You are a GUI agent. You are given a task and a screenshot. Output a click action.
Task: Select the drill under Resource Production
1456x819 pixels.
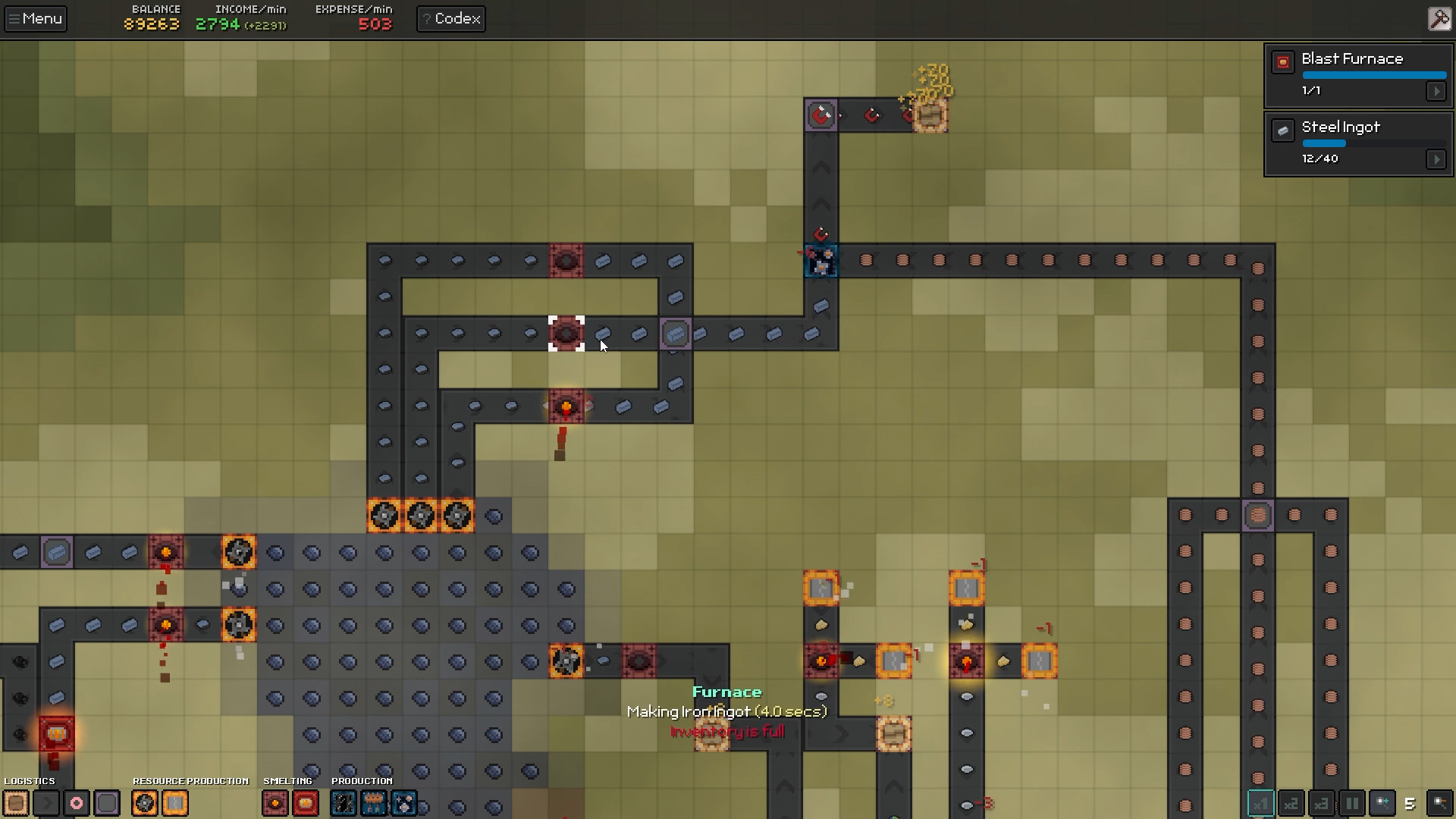pos(144,803)
